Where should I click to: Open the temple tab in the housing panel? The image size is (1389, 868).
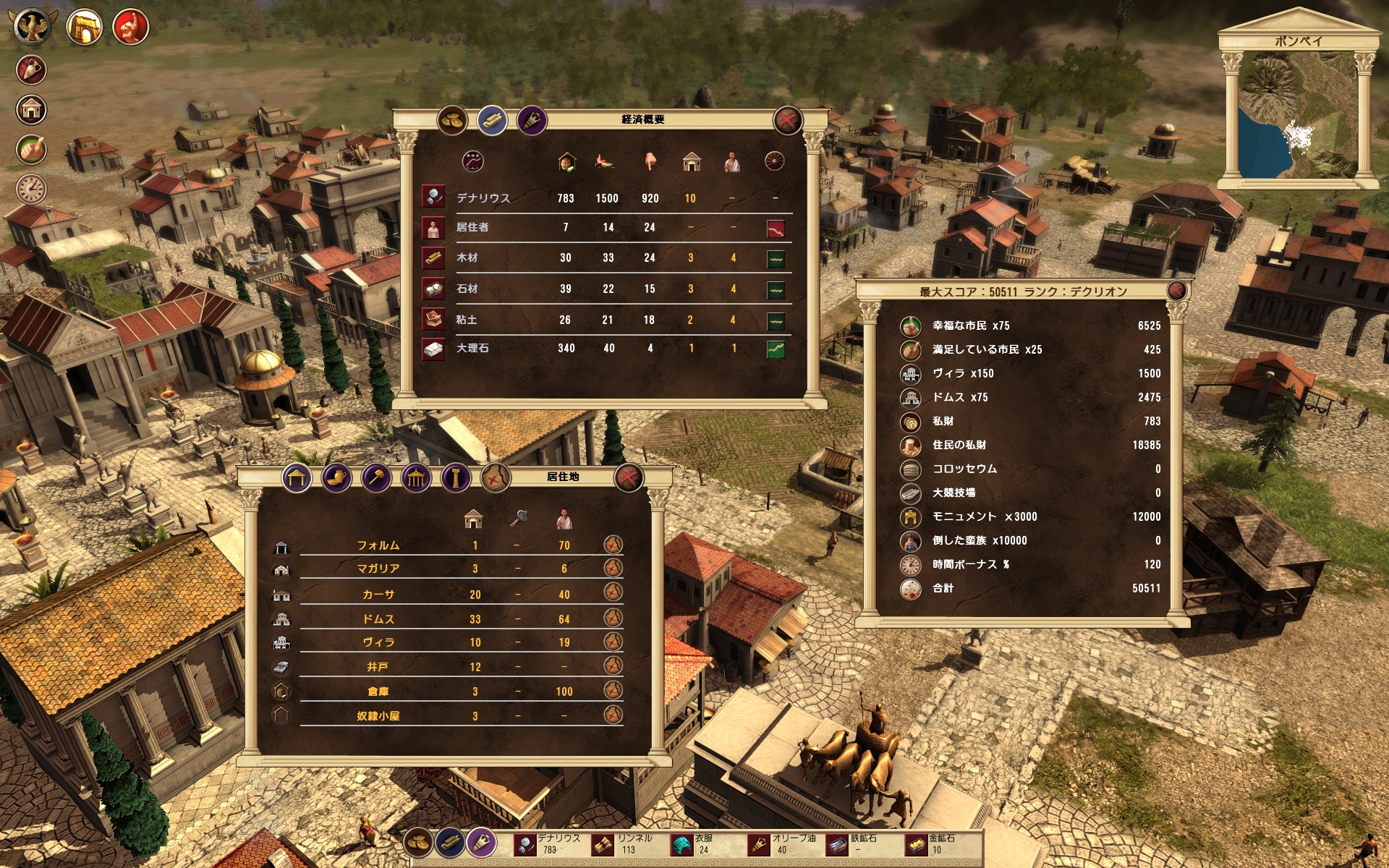(416, 477)
